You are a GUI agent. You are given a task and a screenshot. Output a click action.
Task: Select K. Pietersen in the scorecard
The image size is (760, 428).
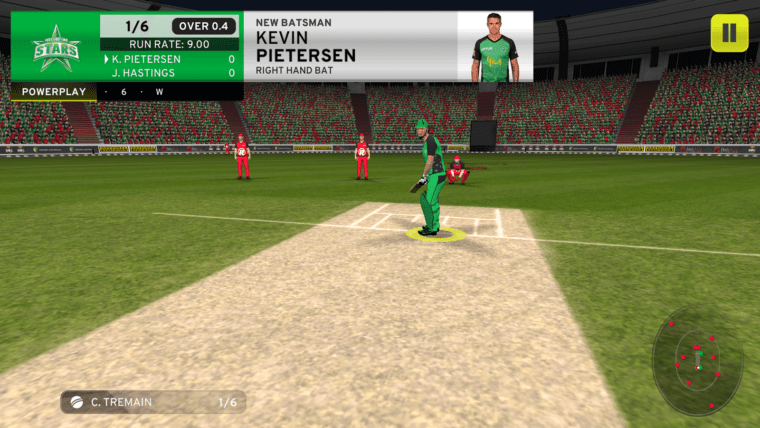(x=146, y=59)
